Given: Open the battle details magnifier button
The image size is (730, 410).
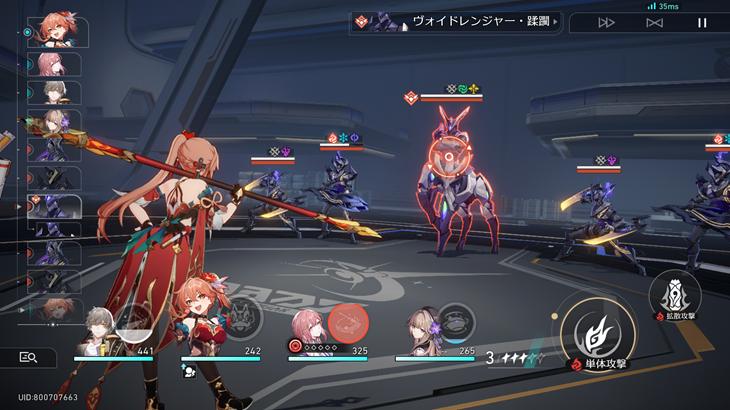Looking at the screenshot, I should [29, 357].
